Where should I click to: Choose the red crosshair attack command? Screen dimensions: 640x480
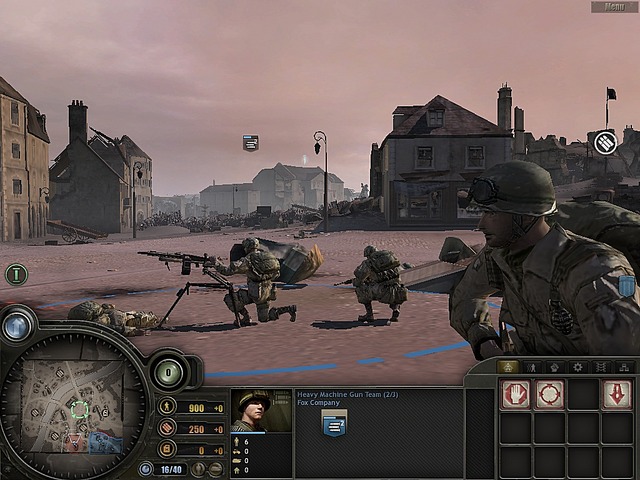click(549, 395)
